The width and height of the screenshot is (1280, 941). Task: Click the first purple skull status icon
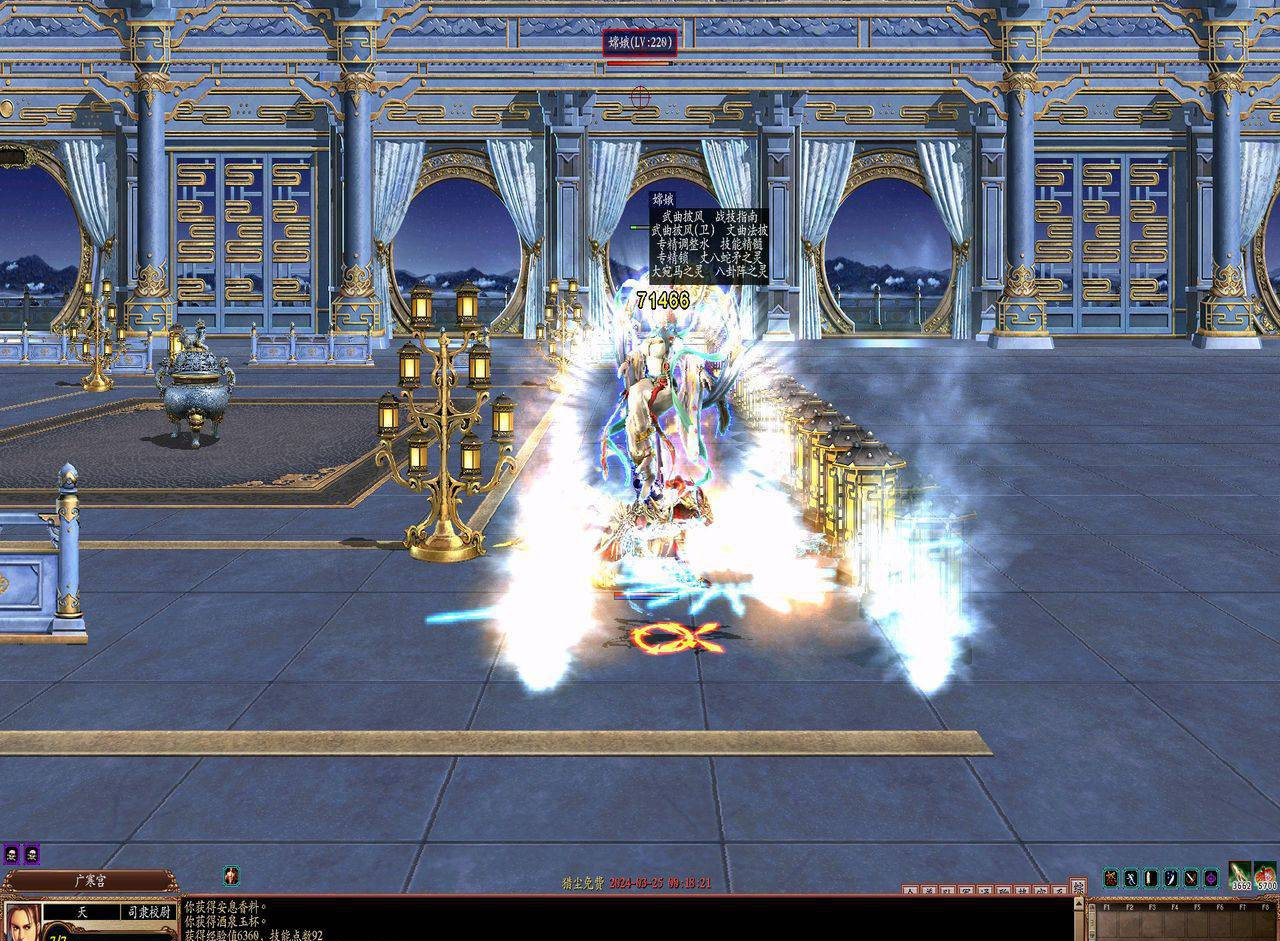(x=11, y=853)
